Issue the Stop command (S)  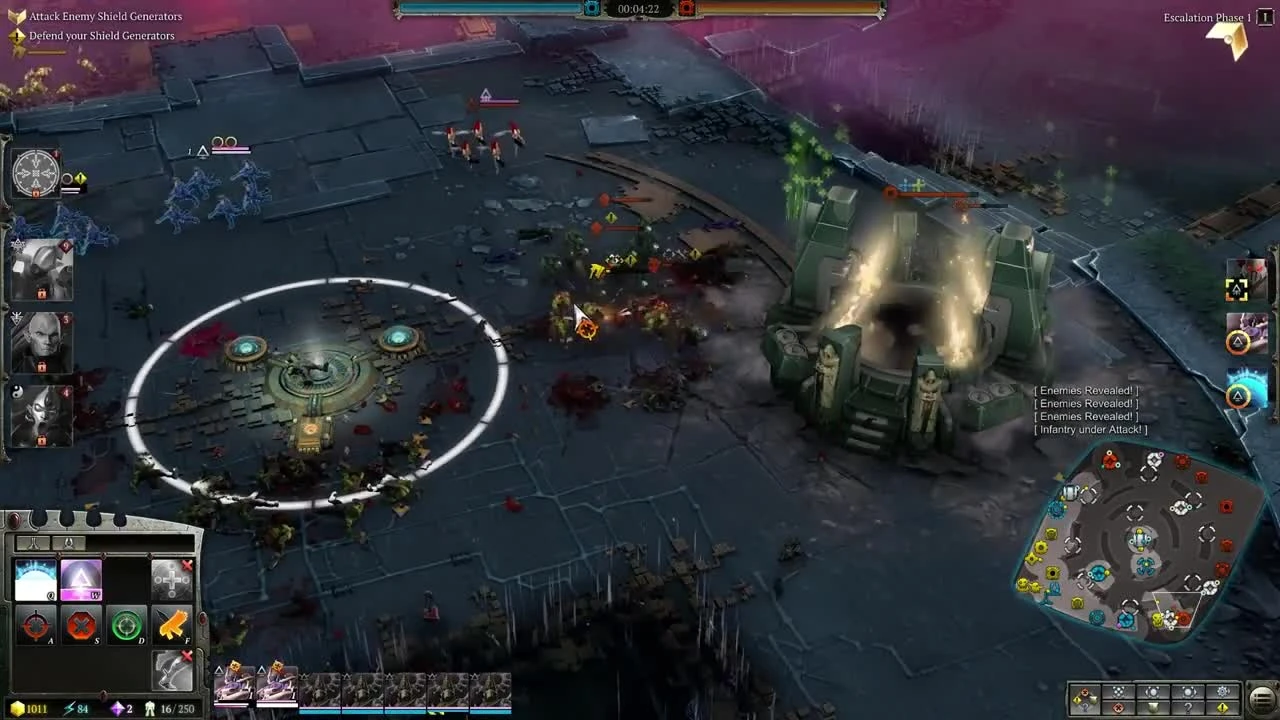pos(81,625)
